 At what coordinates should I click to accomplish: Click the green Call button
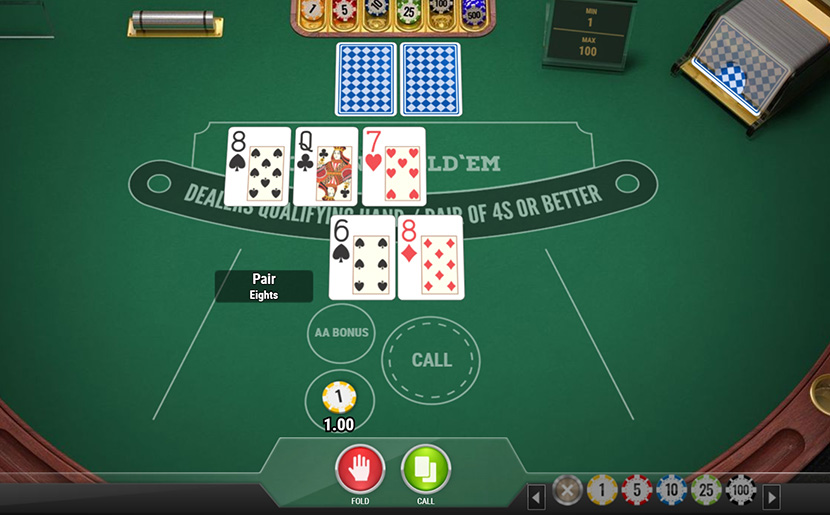pyautogui.click(x=426, y=468)
